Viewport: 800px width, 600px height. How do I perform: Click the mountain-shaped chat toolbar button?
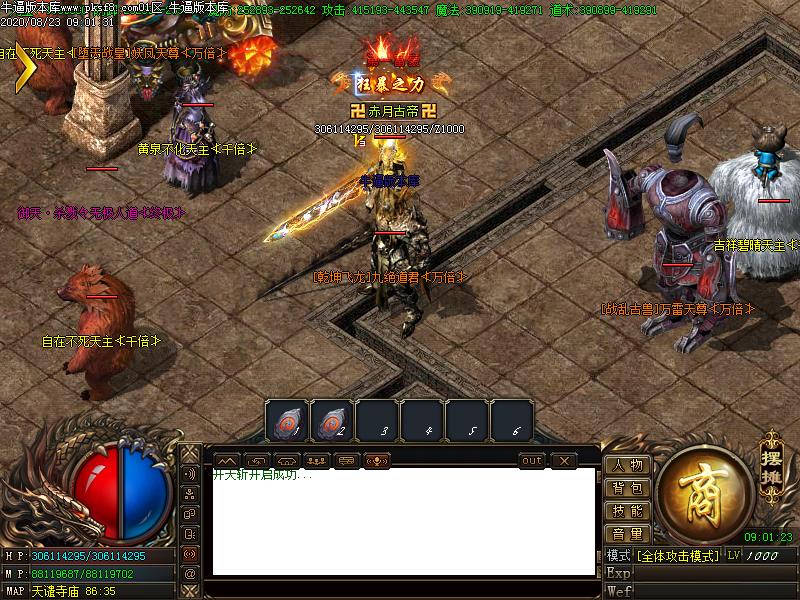[x=226, y=460]
